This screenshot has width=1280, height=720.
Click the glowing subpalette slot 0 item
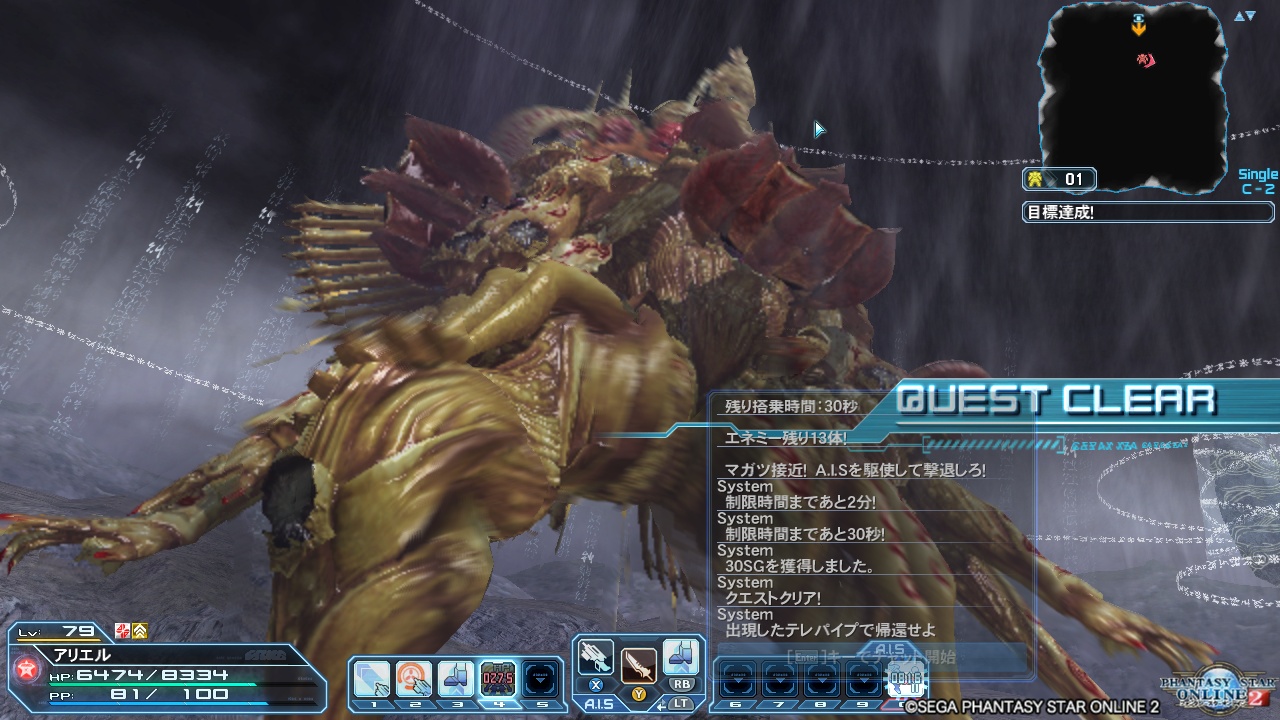(x=906, y=680)
